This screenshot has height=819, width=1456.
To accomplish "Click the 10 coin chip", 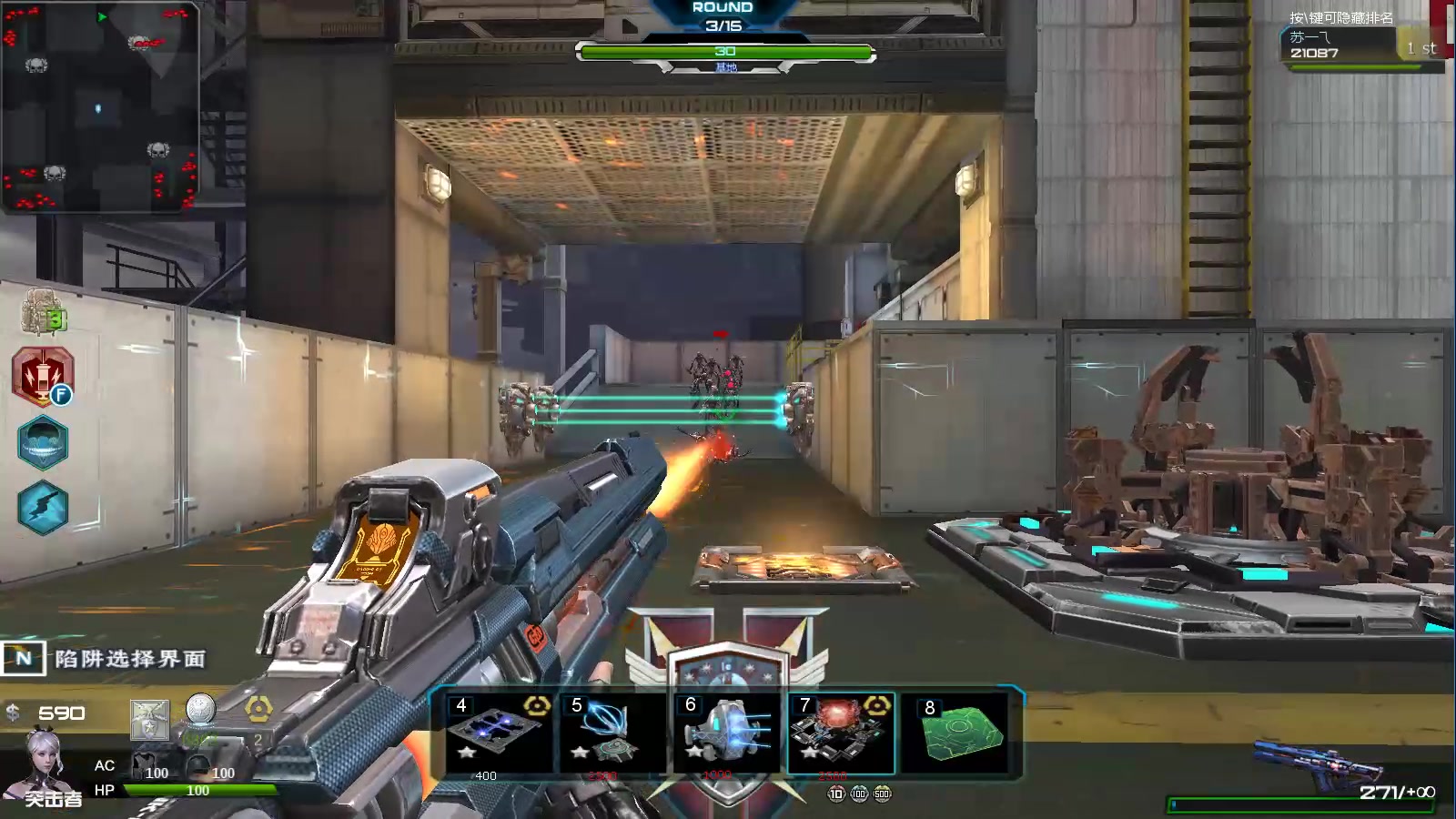I will click(836, 794).
